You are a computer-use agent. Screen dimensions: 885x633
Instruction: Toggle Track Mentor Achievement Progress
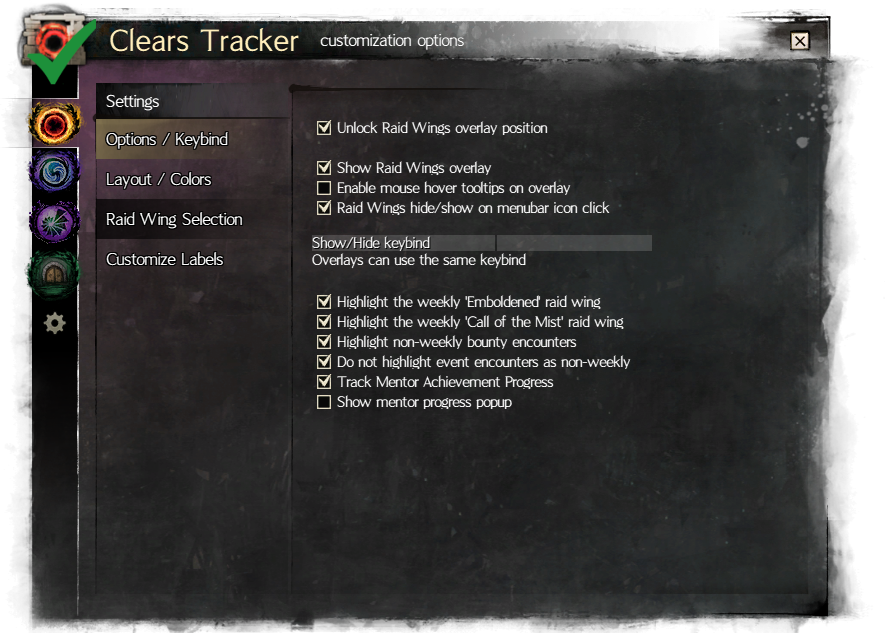(324, 382)
